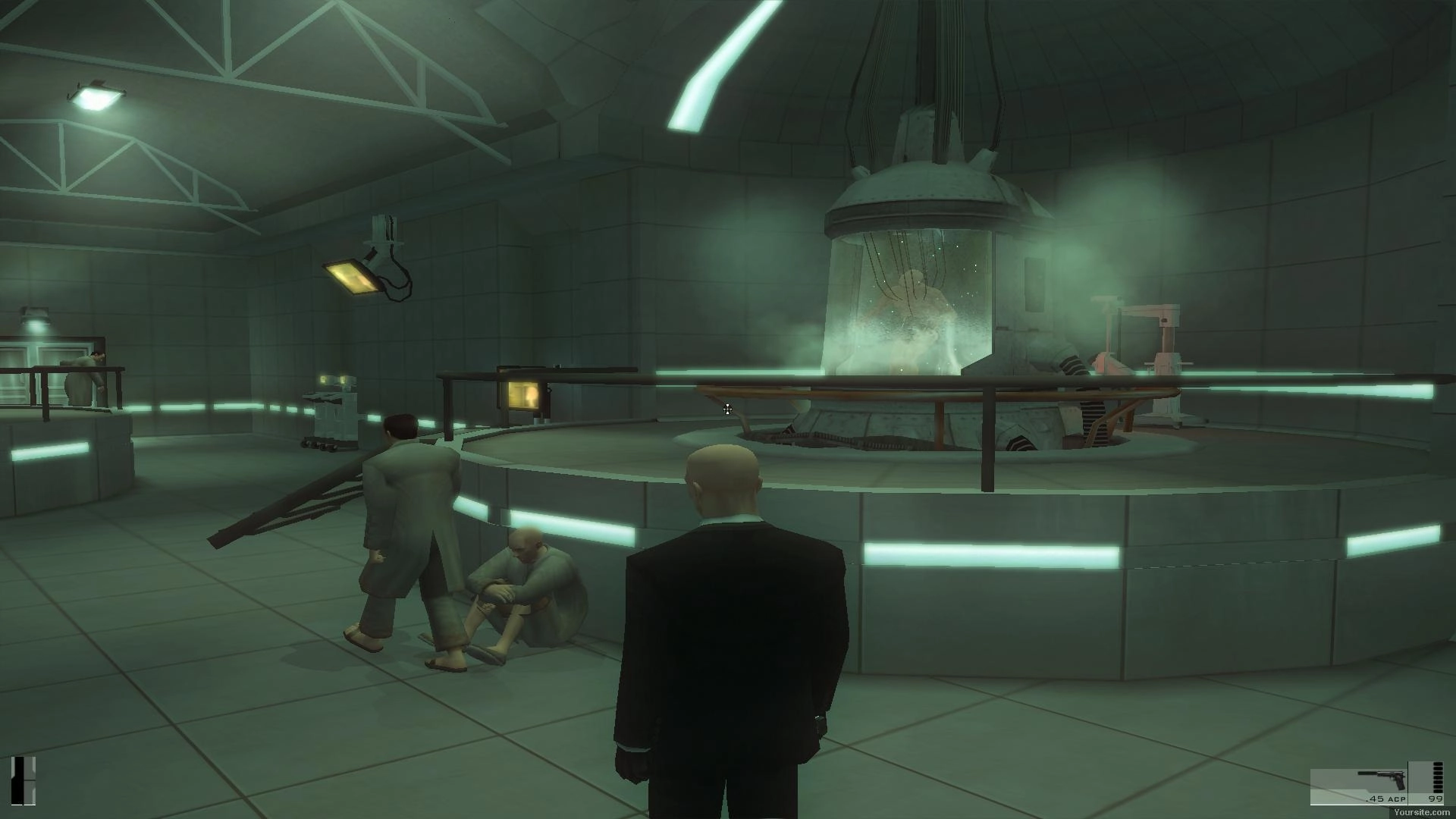
Task: Select the .45 ACP pistol weapon icon
Action: click(1382, 780)
